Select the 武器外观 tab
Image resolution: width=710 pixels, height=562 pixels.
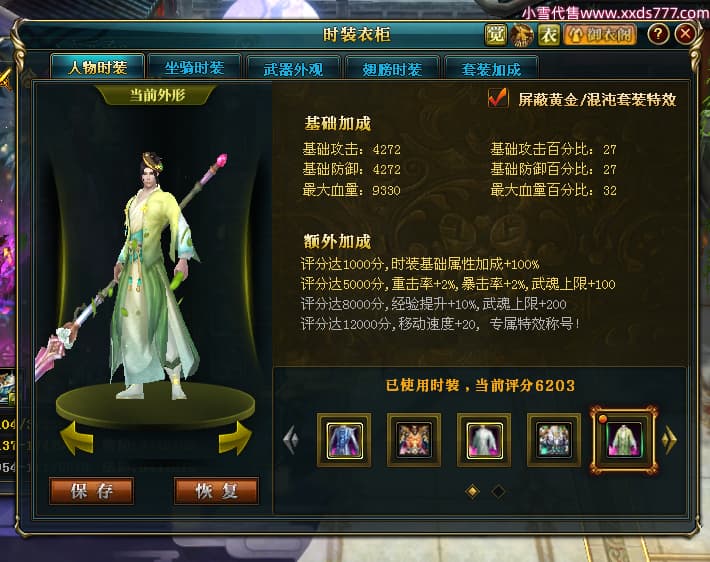click(291, 69)
